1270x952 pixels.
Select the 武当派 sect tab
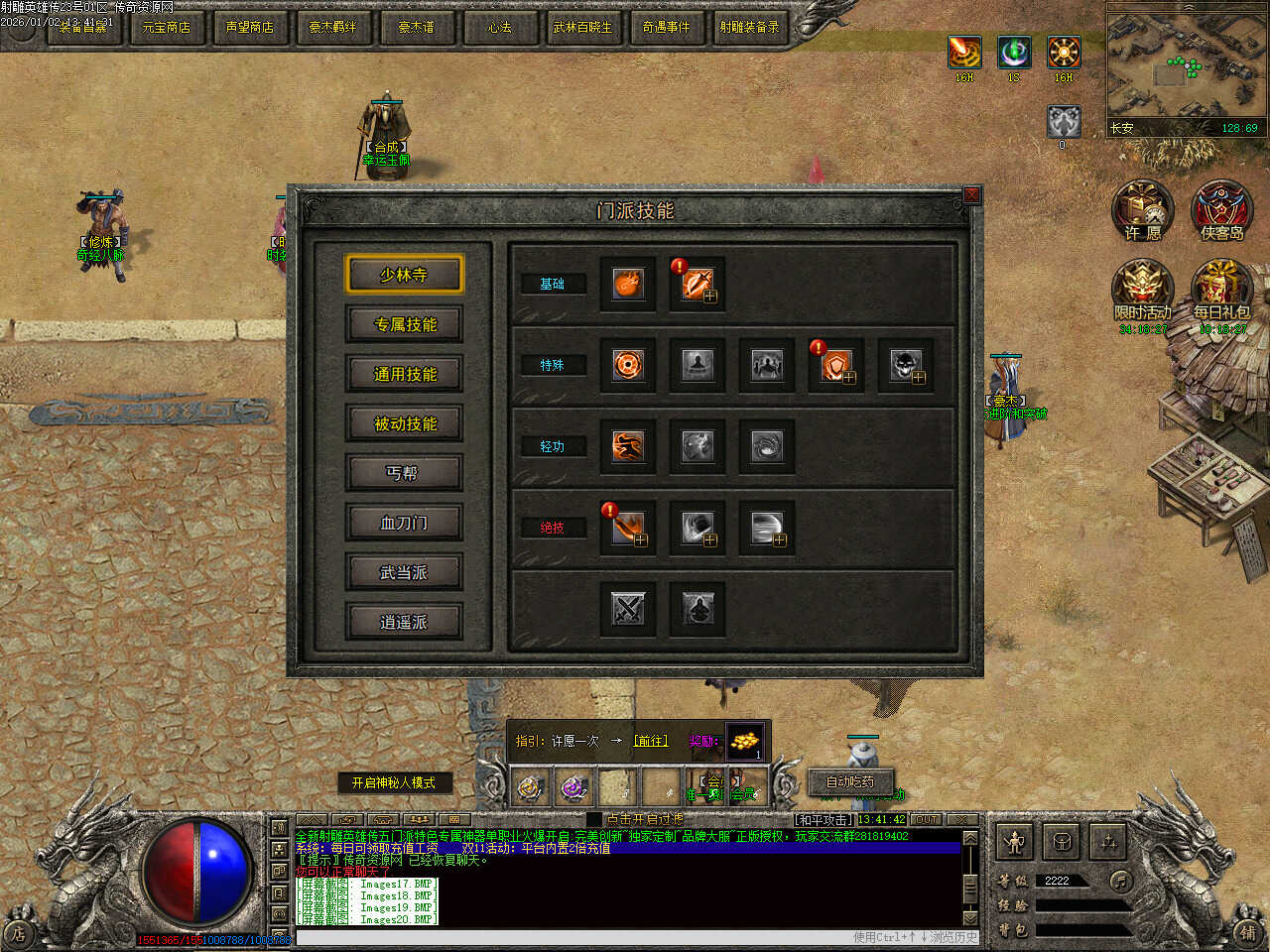(x=404, y=572)
